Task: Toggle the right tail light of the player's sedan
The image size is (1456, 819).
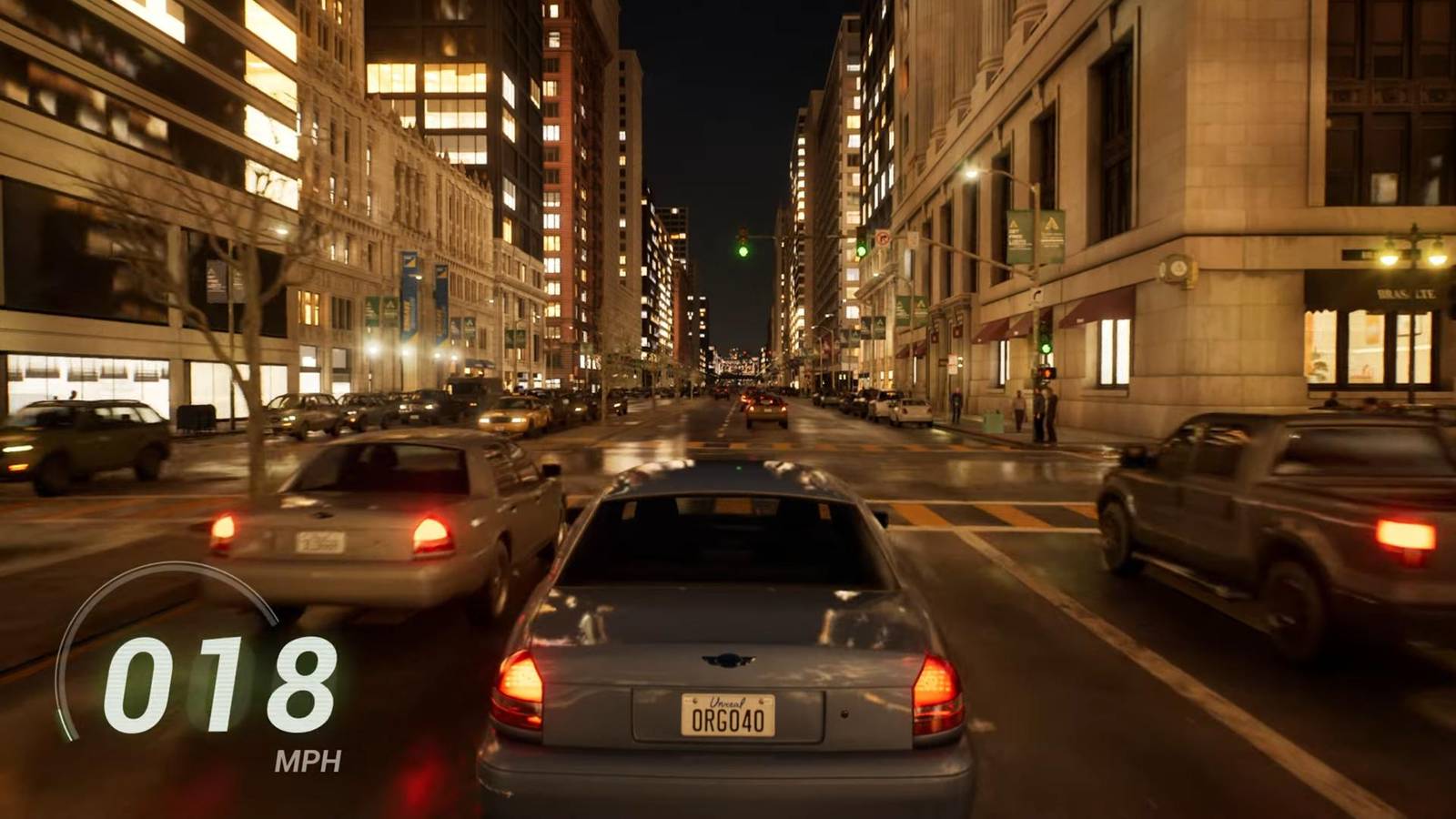Action: click(935, 687)
